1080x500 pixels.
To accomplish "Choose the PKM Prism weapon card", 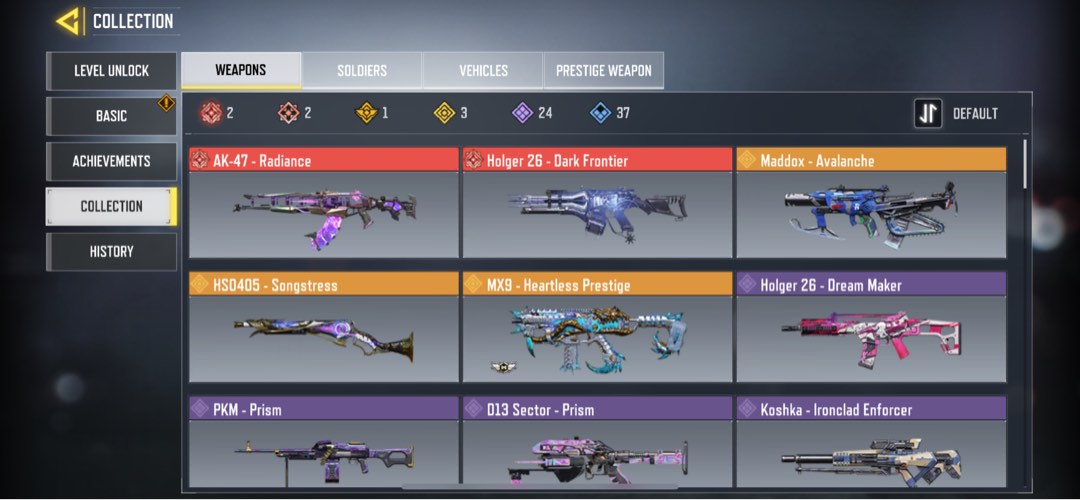I will pyautogui.click(x=323, y=444).
